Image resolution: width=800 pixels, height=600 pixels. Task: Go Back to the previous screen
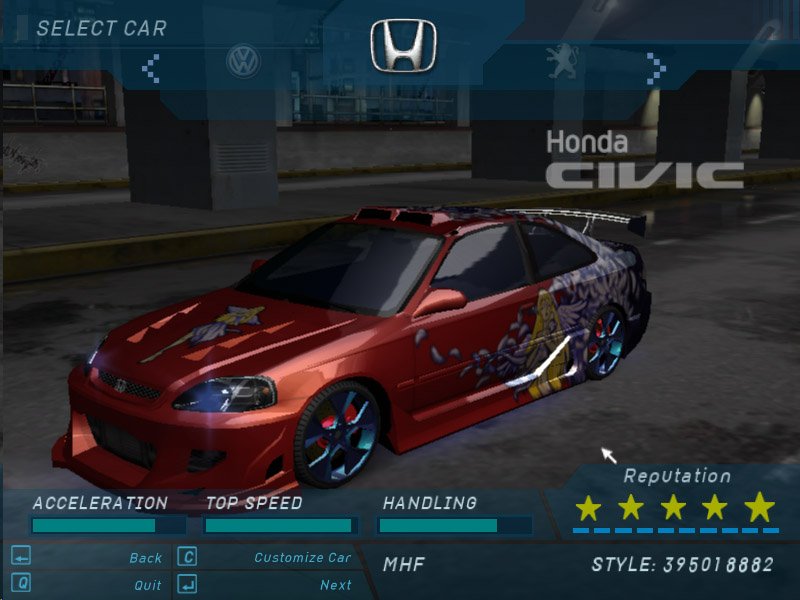click(145, 558)
